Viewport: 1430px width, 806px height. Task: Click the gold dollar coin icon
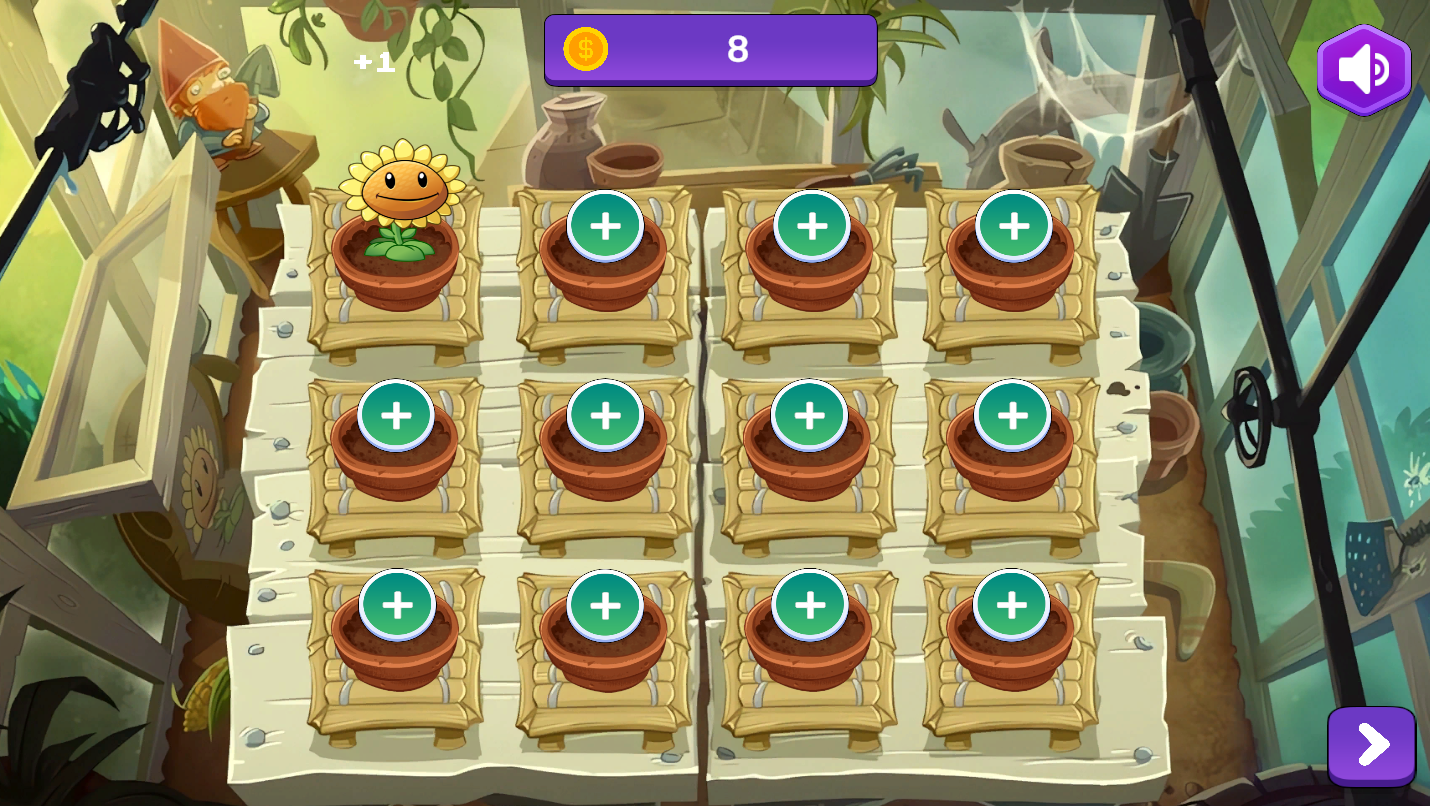[x=586, y=49]
